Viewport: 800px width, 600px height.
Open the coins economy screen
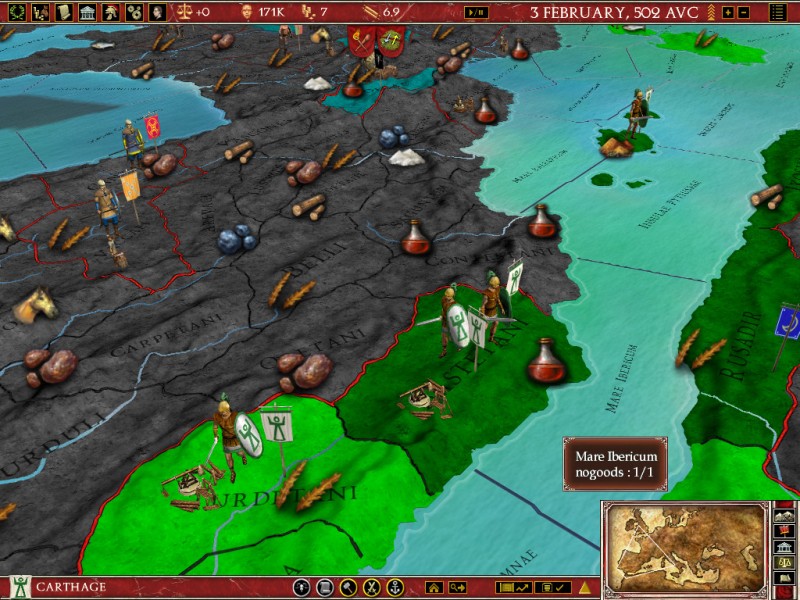(133, 12)
